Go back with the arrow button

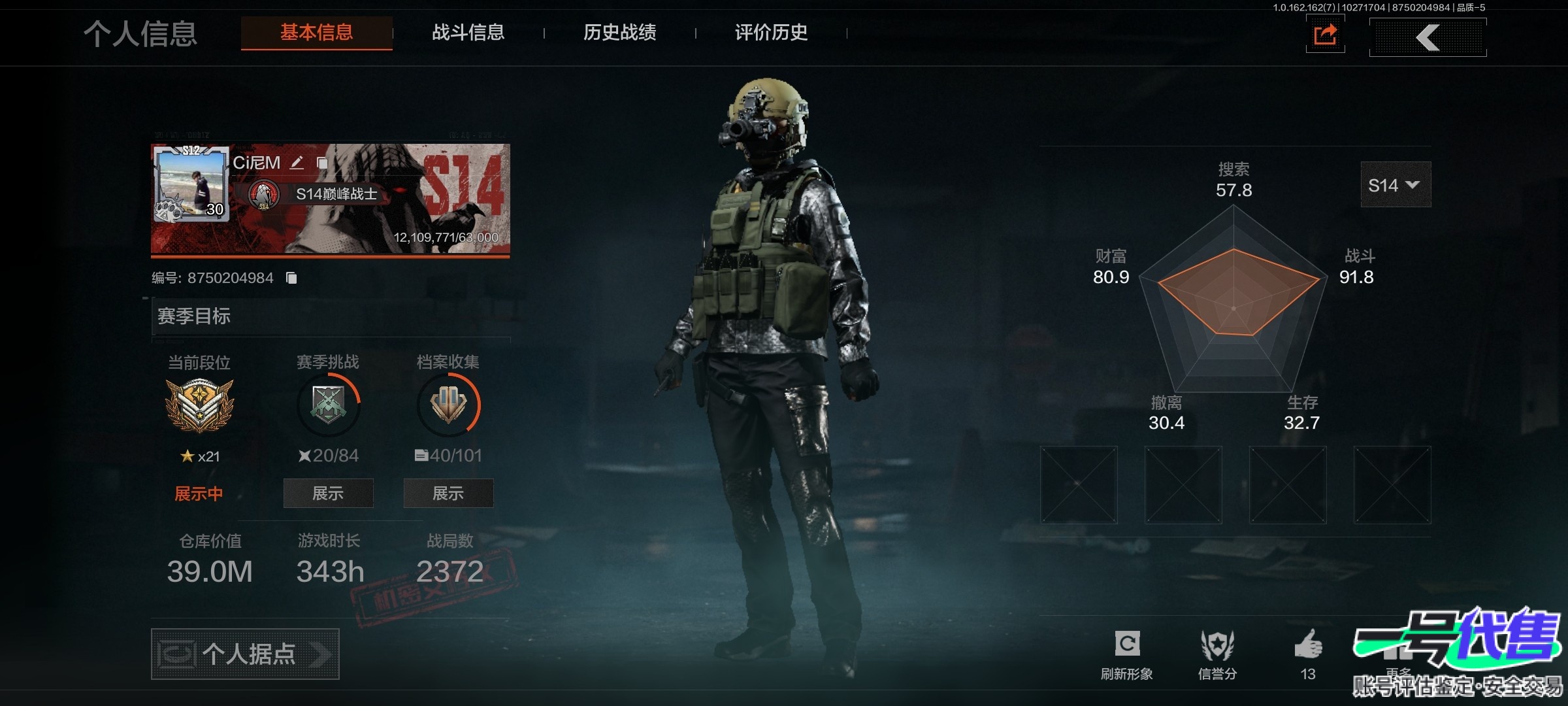tap(1428, 37)
